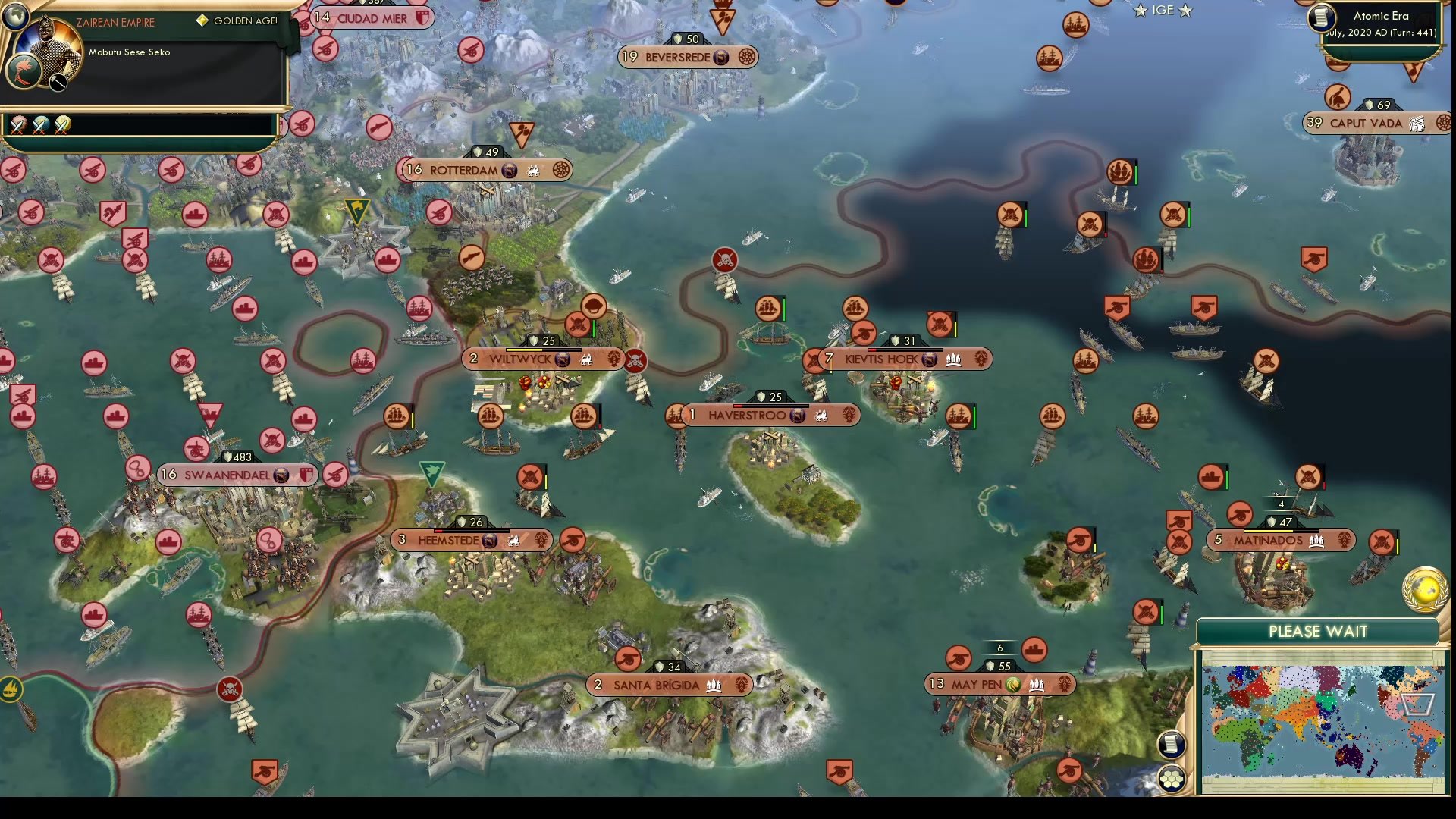This screenshot has width=1456, height=819.
Task: Click the Golden Age diamond icon
Action: pos(202,20)
